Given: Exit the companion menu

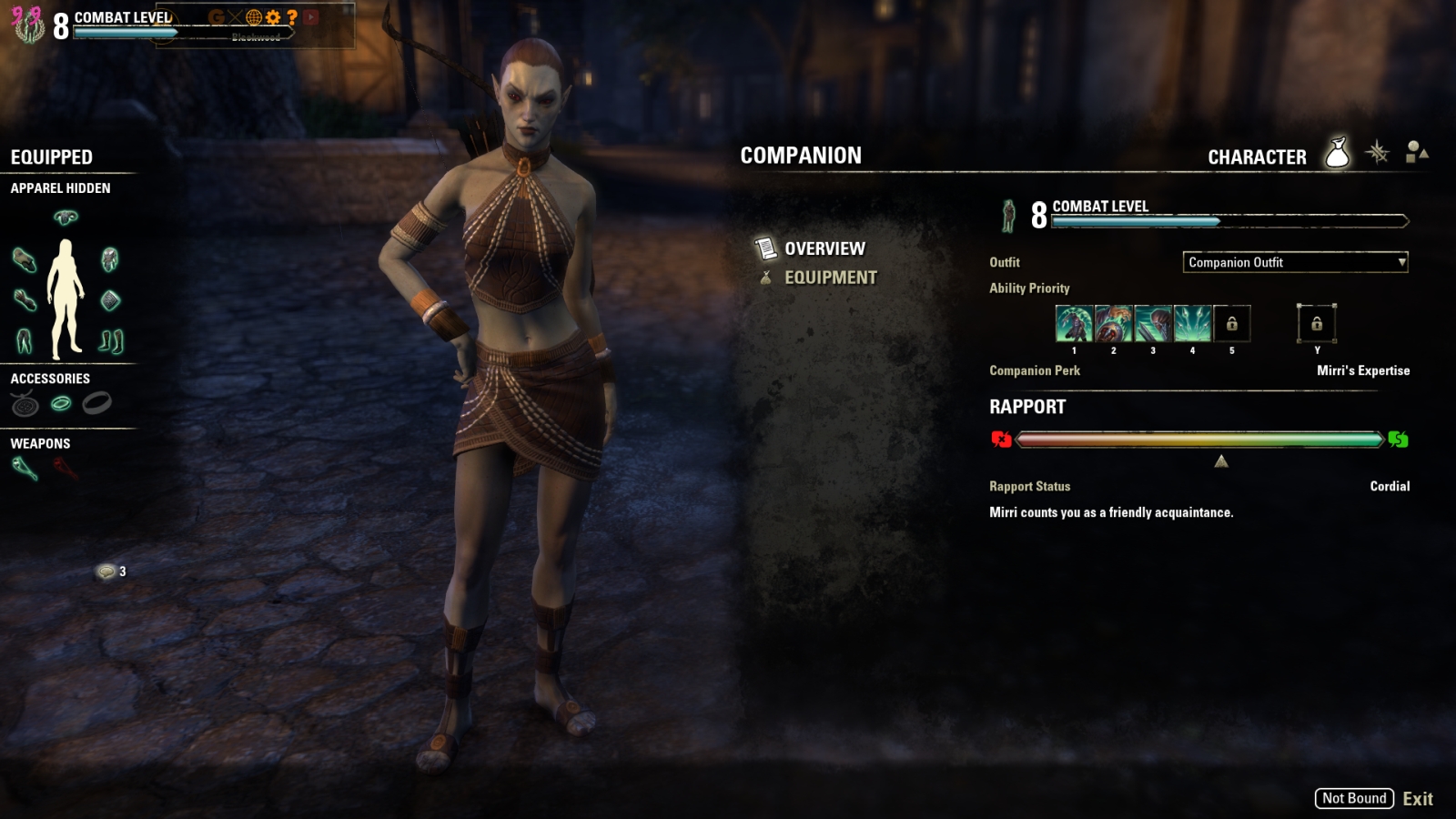Looking at the screenshot, I should [x=1417, y=799].
